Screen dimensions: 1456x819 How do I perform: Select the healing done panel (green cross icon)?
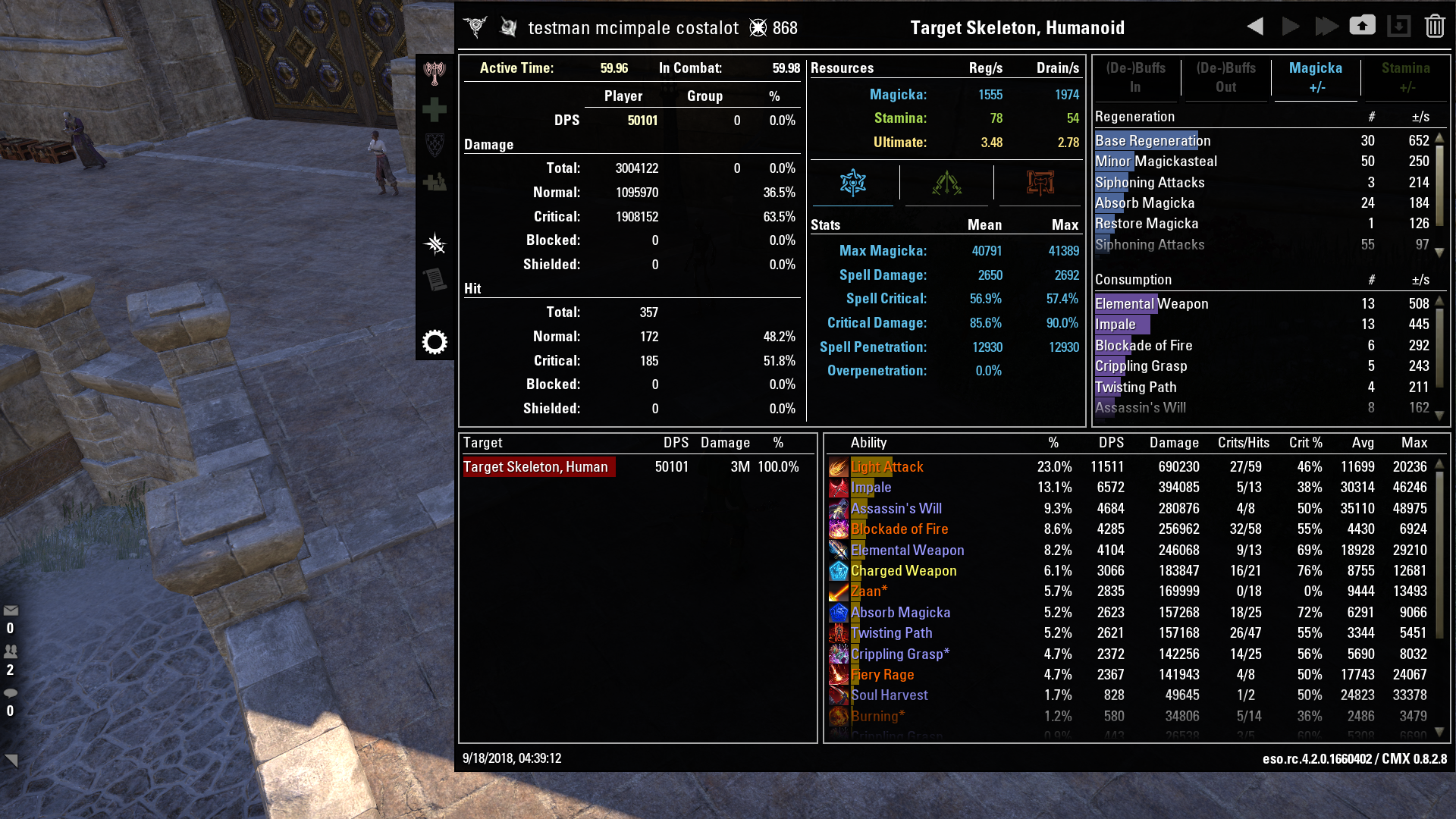point(435,108)
